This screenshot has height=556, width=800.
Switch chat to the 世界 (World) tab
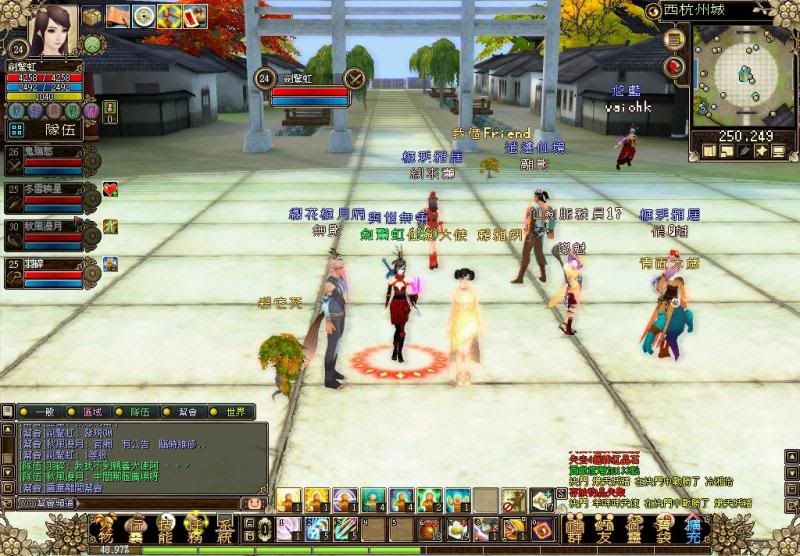(x=233, y=412)
